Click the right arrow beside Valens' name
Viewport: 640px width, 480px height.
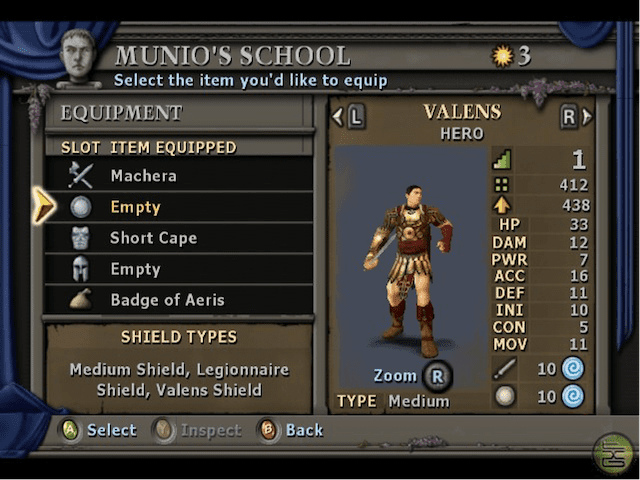click(x=585, y=117)
